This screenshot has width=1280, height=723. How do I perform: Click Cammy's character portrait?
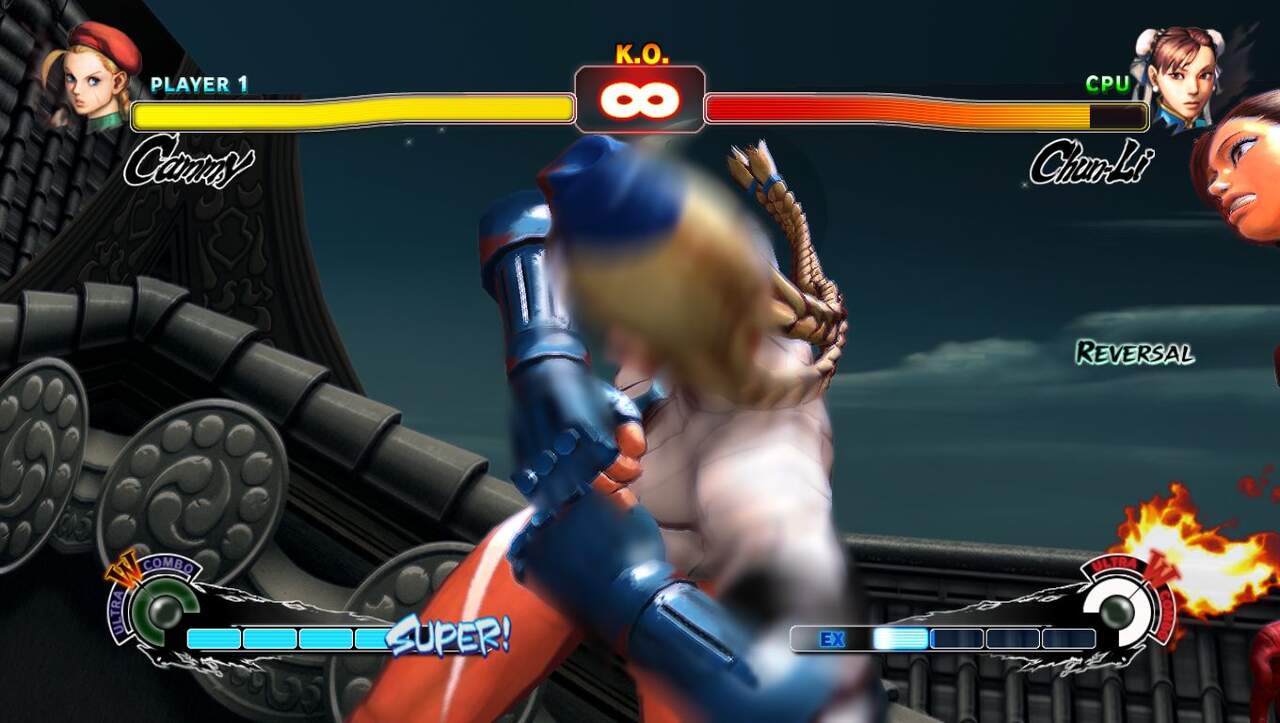[93, 75]
